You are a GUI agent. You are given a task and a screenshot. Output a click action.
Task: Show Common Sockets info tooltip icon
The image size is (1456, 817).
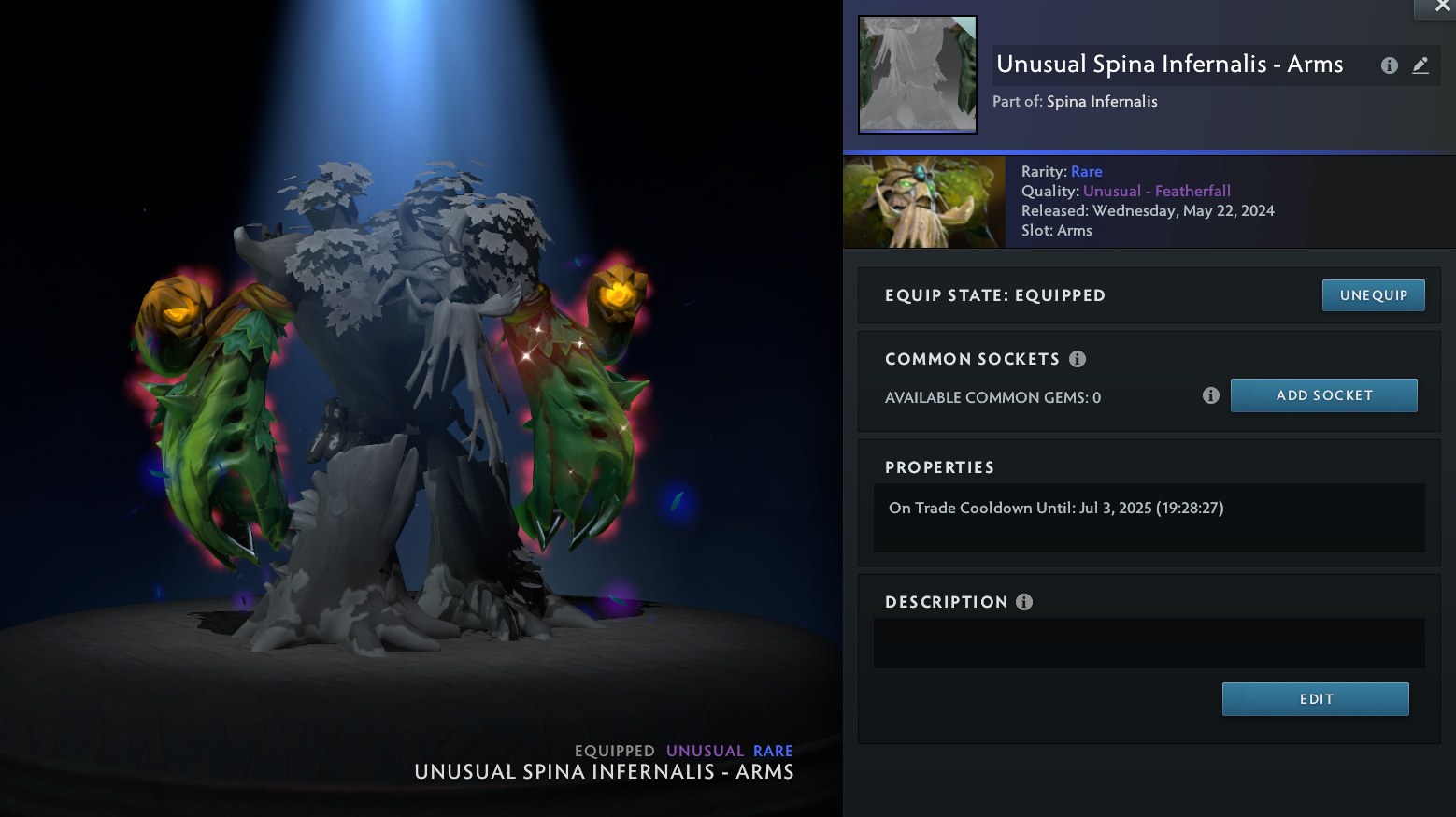[1078, 359]
